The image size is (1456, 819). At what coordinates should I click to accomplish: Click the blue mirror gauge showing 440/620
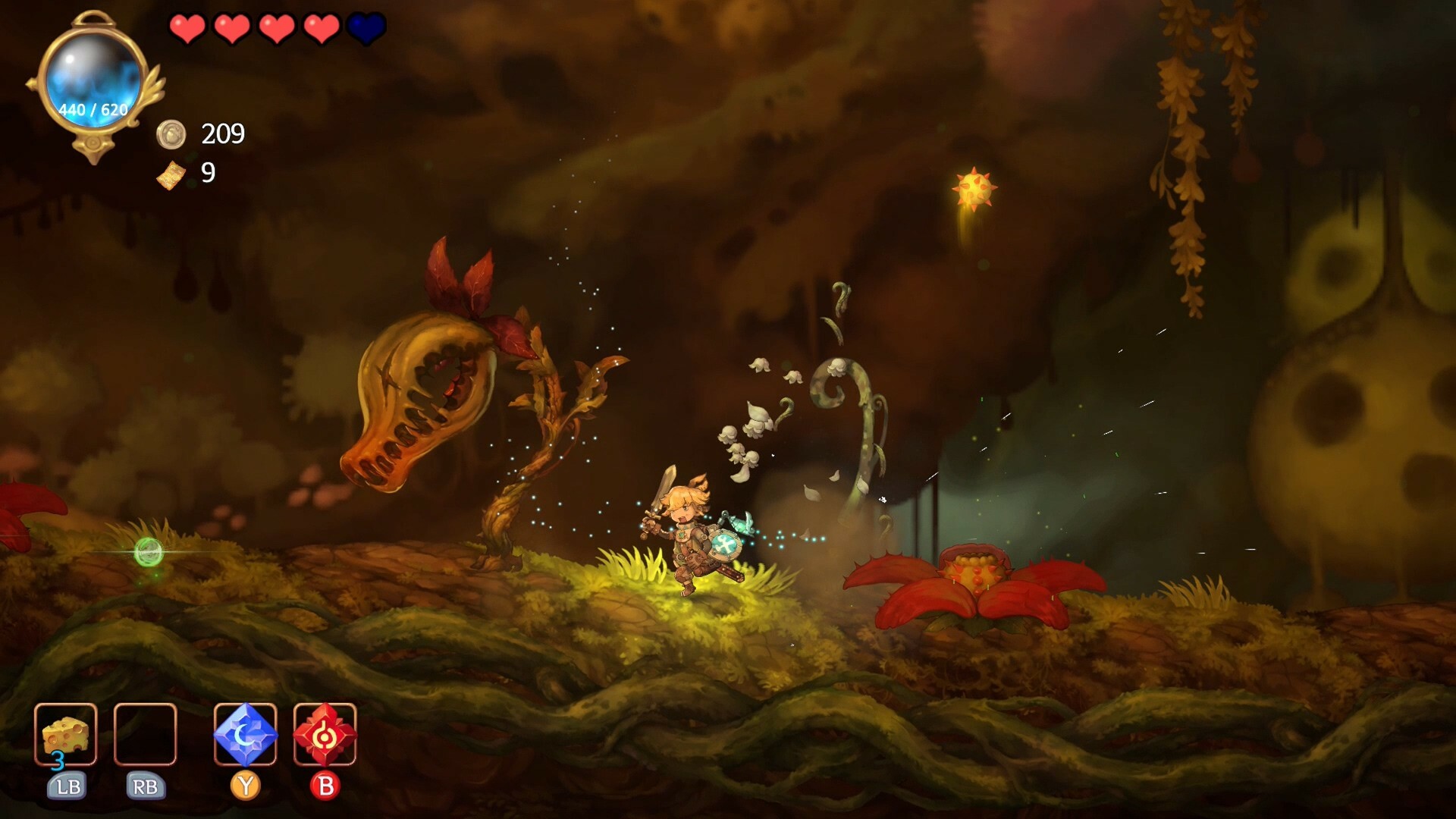tap(93, 80)
